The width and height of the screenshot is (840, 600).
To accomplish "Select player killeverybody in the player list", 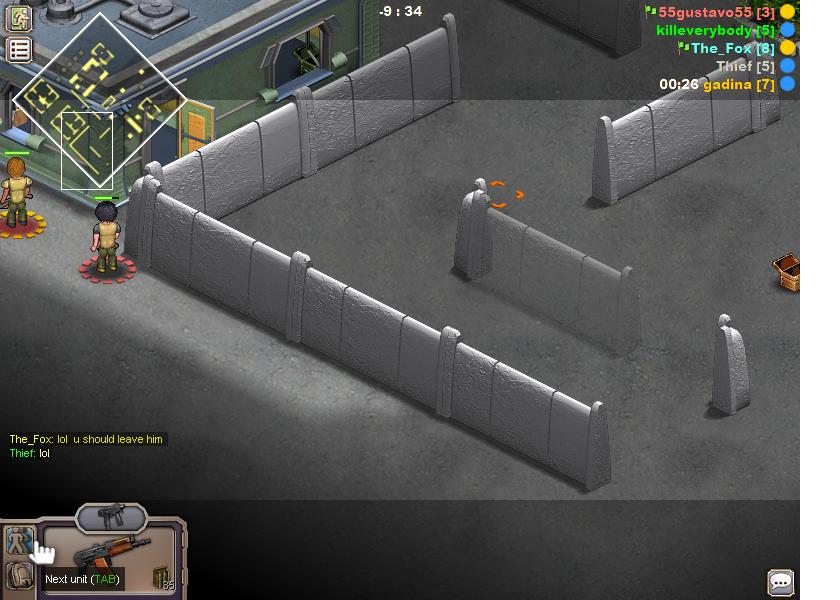I will pos(714,30).
